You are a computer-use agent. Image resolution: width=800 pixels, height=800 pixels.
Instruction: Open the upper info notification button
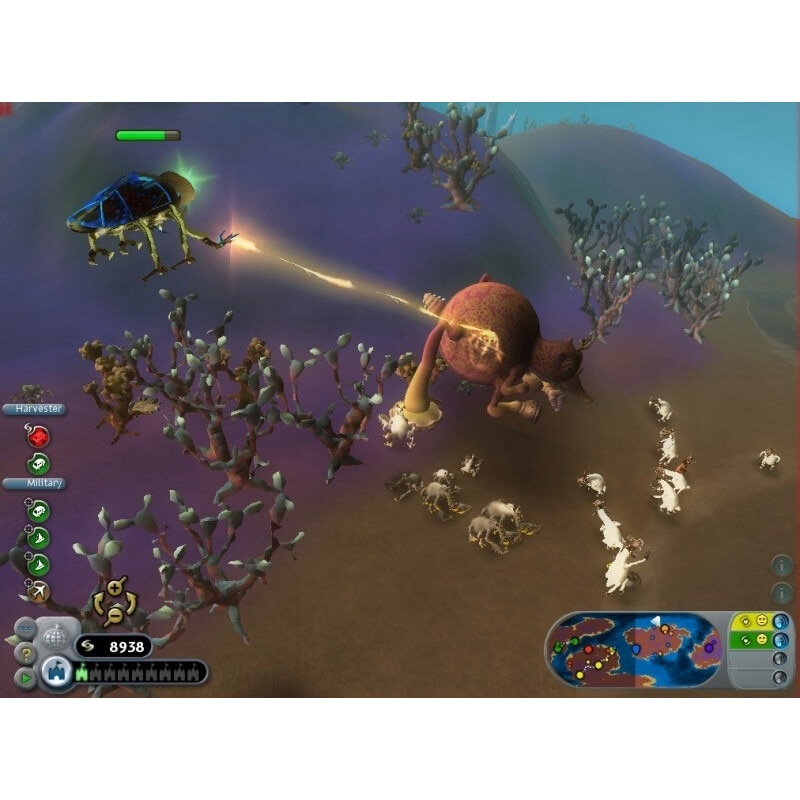(x=782, y=566)
